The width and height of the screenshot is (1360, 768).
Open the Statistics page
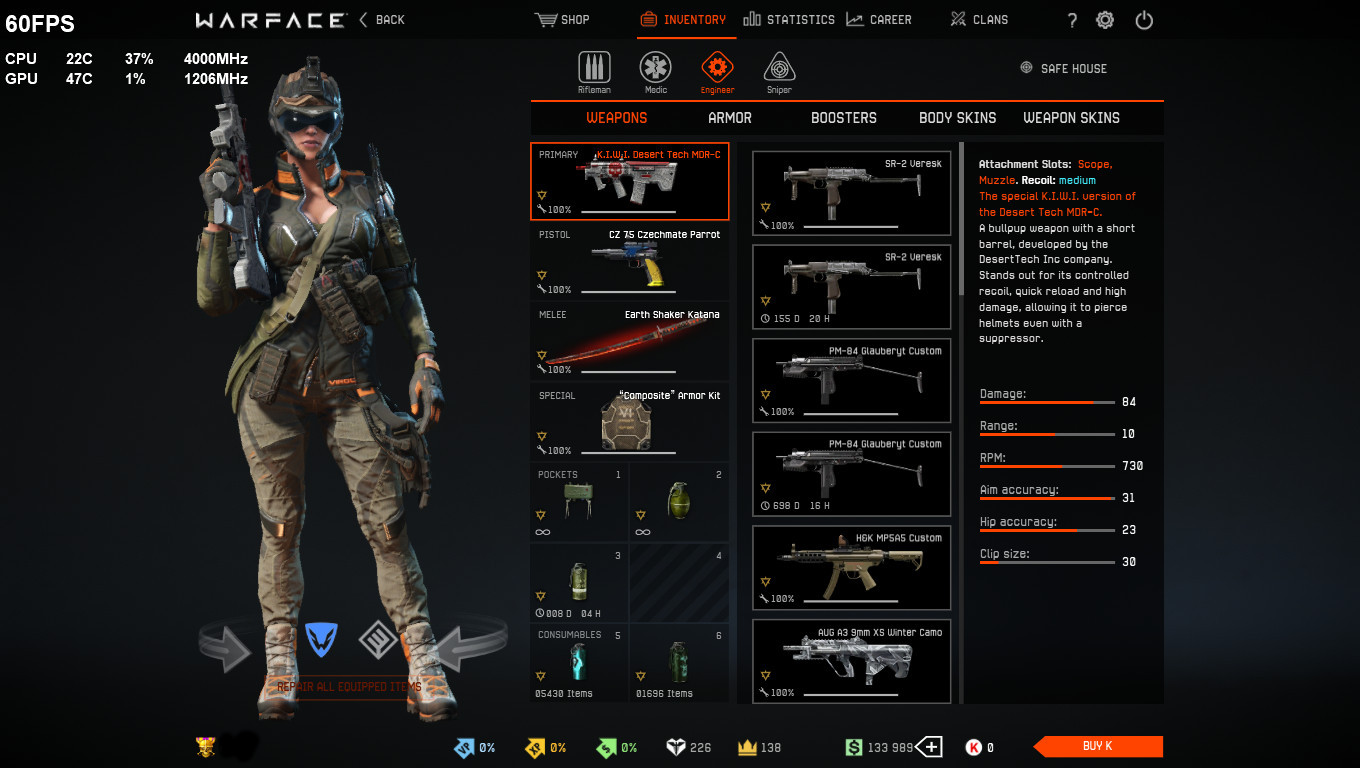point(789,20)
